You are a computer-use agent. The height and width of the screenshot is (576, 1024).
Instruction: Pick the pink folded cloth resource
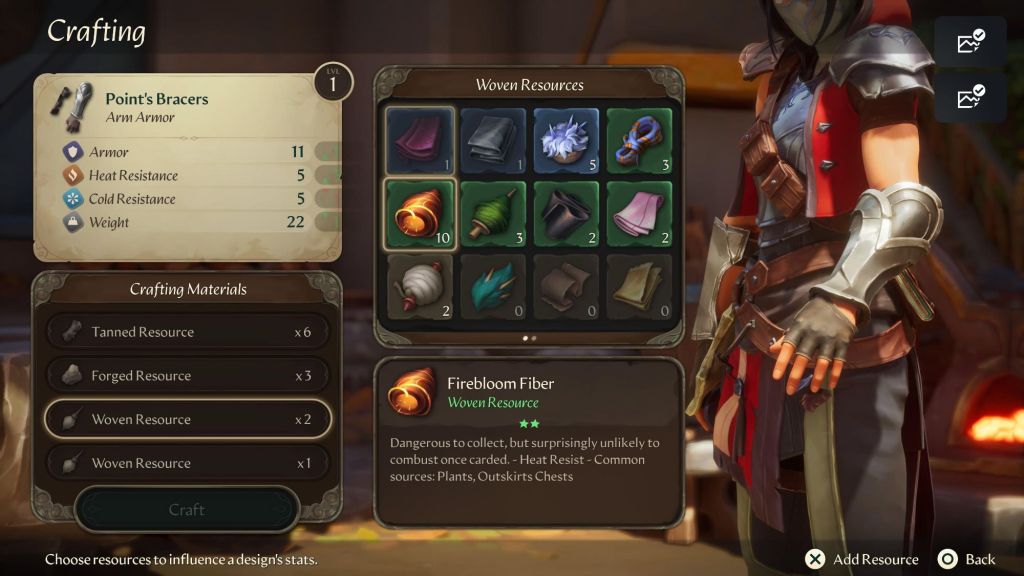(641, 213)
